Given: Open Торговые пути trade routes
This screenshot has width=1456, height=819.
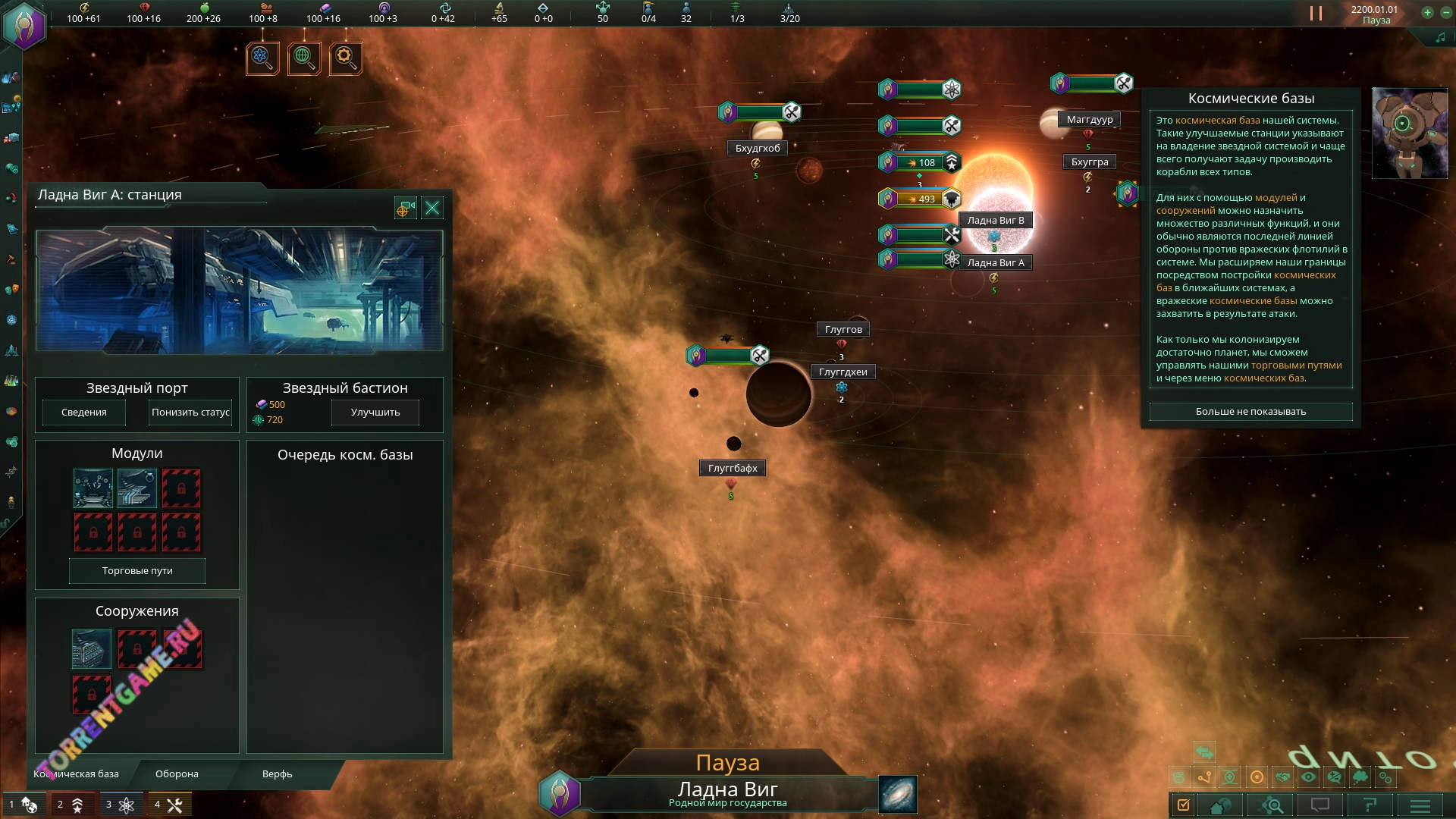Looking at the screenshot, I should (x=137, y=570).
